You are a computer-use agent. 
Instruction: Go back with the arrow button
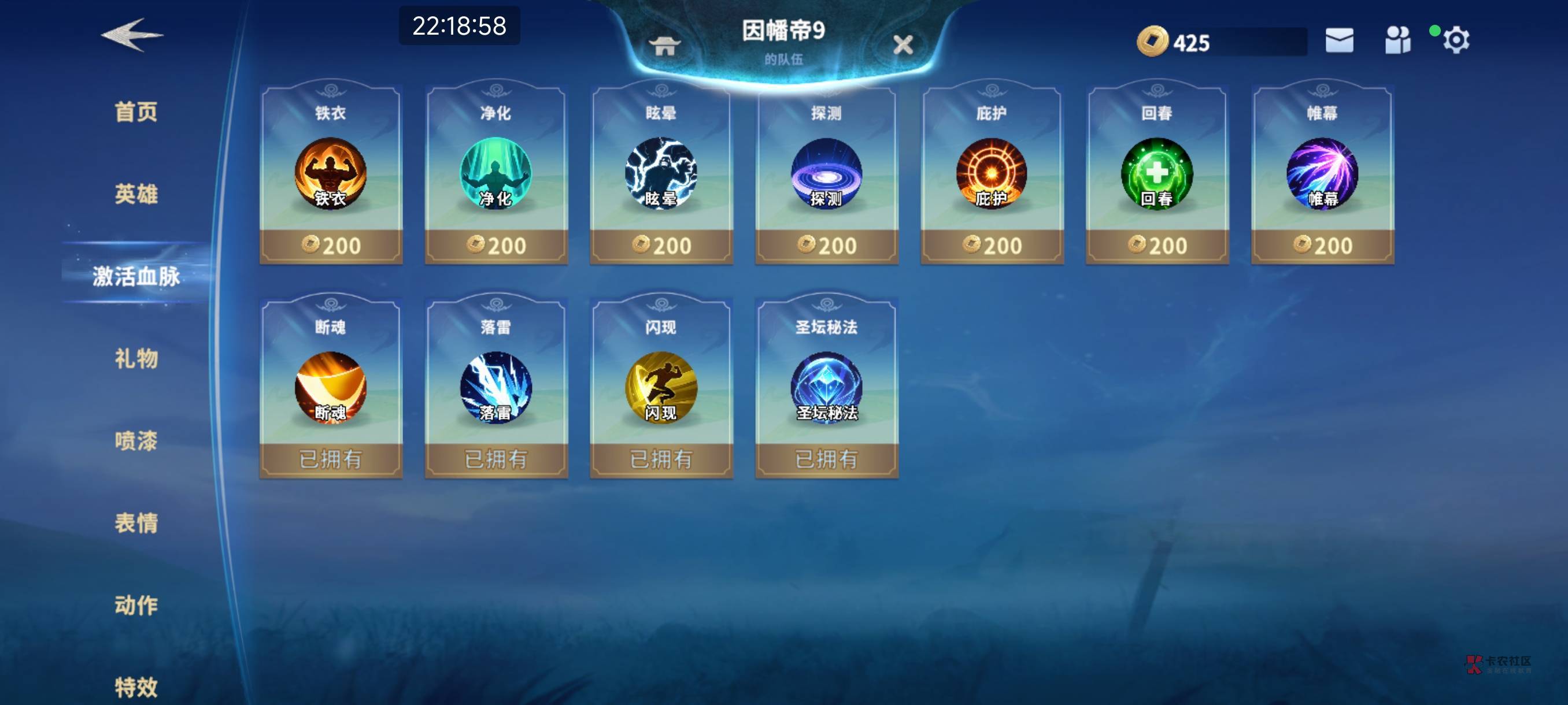131,35
